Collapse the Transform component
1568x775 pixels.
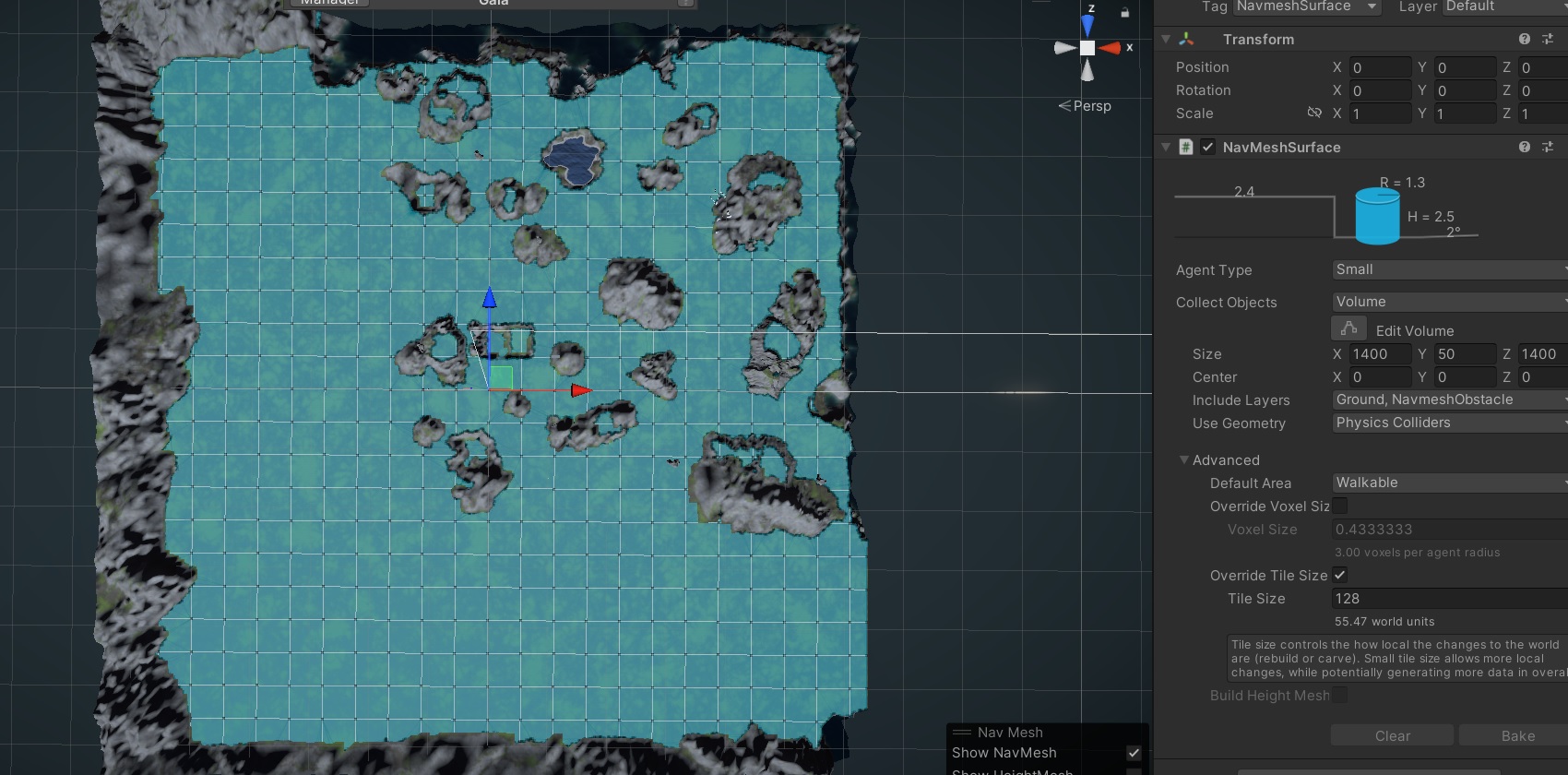1166,40
